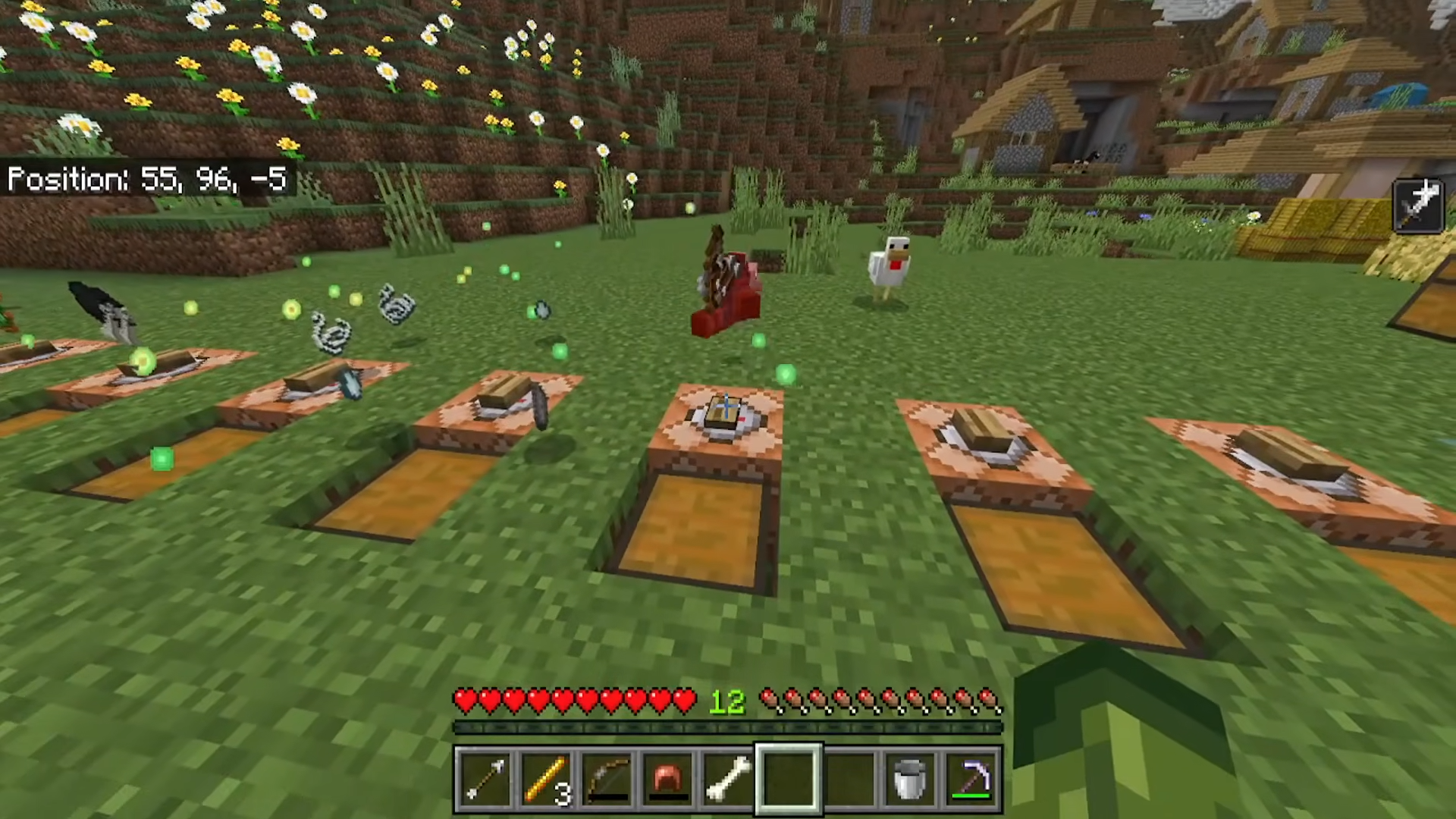Click the highlighted empty hotbar slot
The height and width of the screenshot is (819, 1456).
pos(788,779)
